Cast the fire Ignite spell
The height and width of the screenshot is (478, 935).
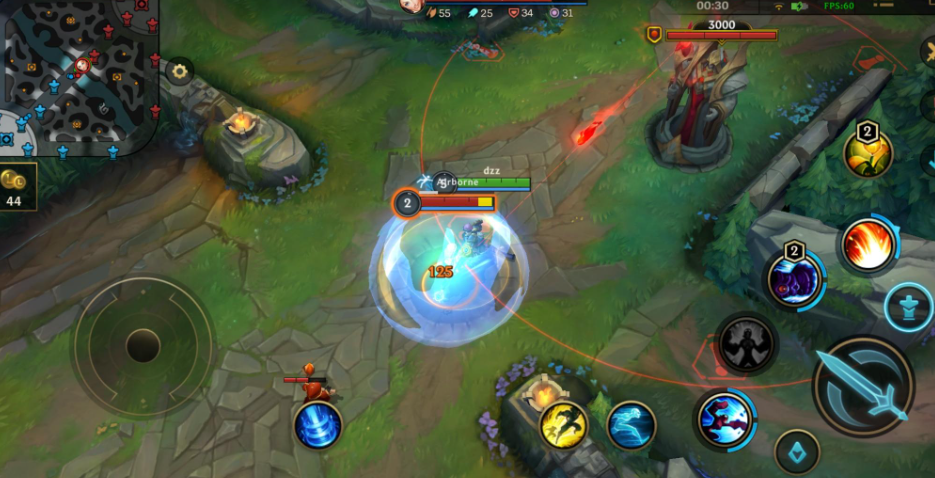point(867,246)
